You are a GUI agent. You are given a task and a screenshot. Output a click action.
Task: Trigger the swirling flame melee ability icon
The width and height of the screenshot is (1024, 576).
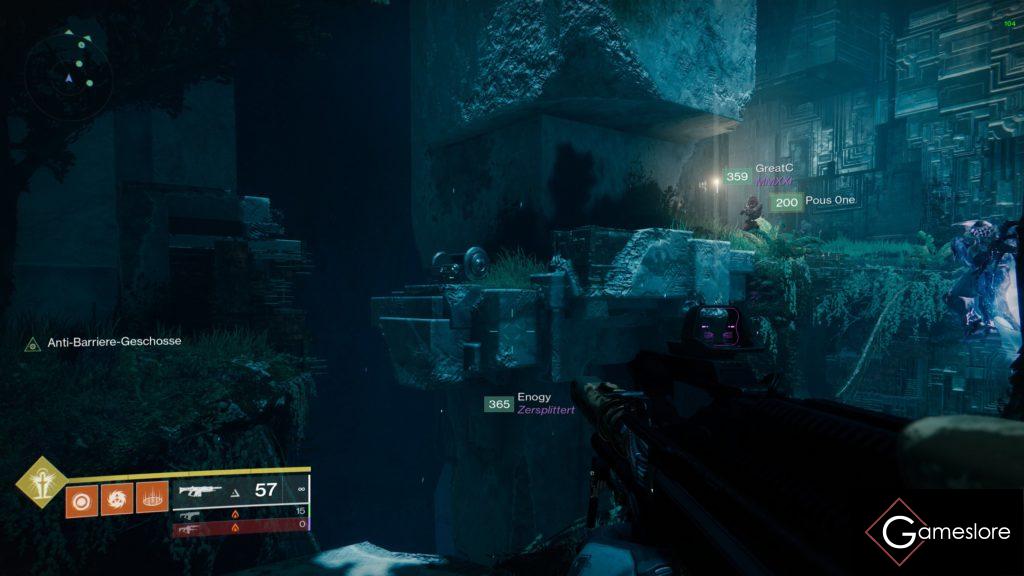[x=117, y=499]
